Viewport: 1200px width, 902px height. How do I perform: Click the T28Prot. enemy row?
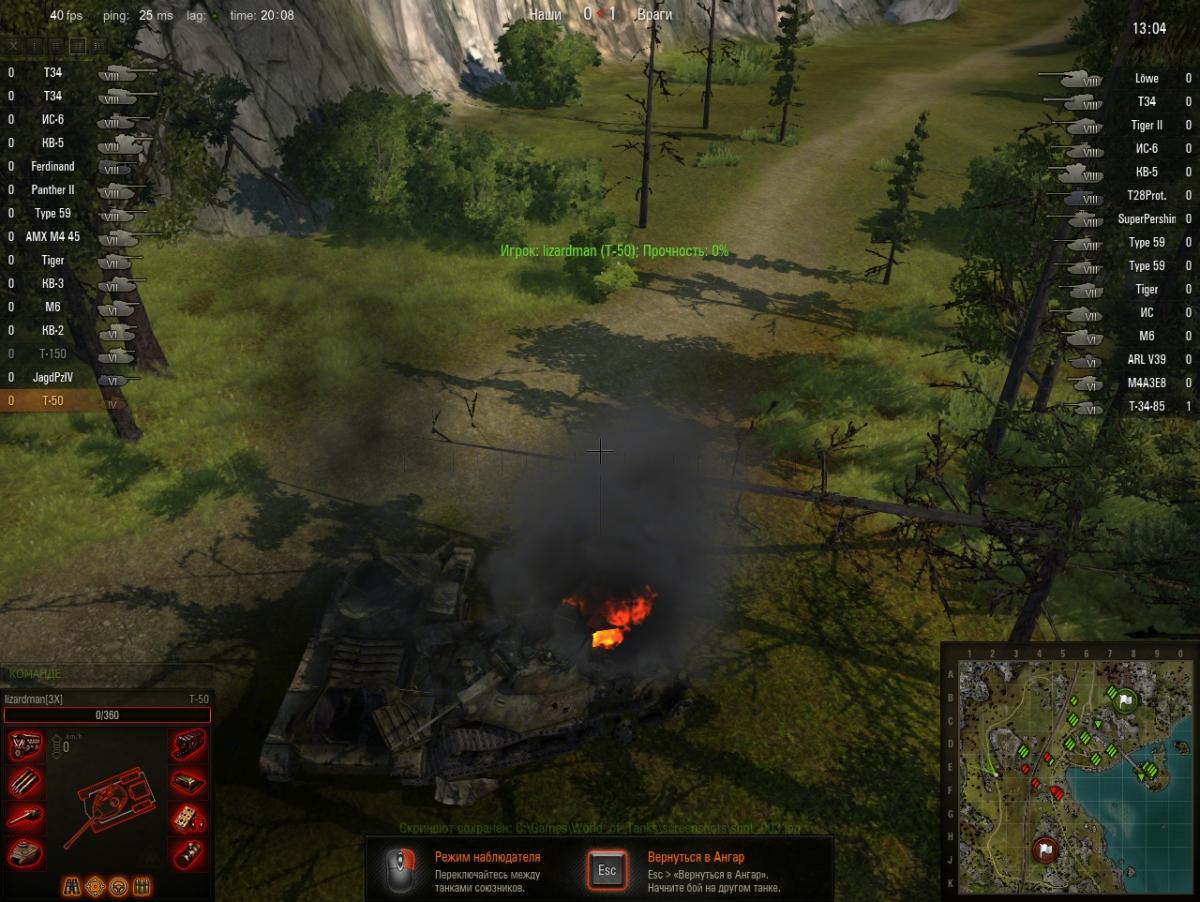pos(1146,196)
